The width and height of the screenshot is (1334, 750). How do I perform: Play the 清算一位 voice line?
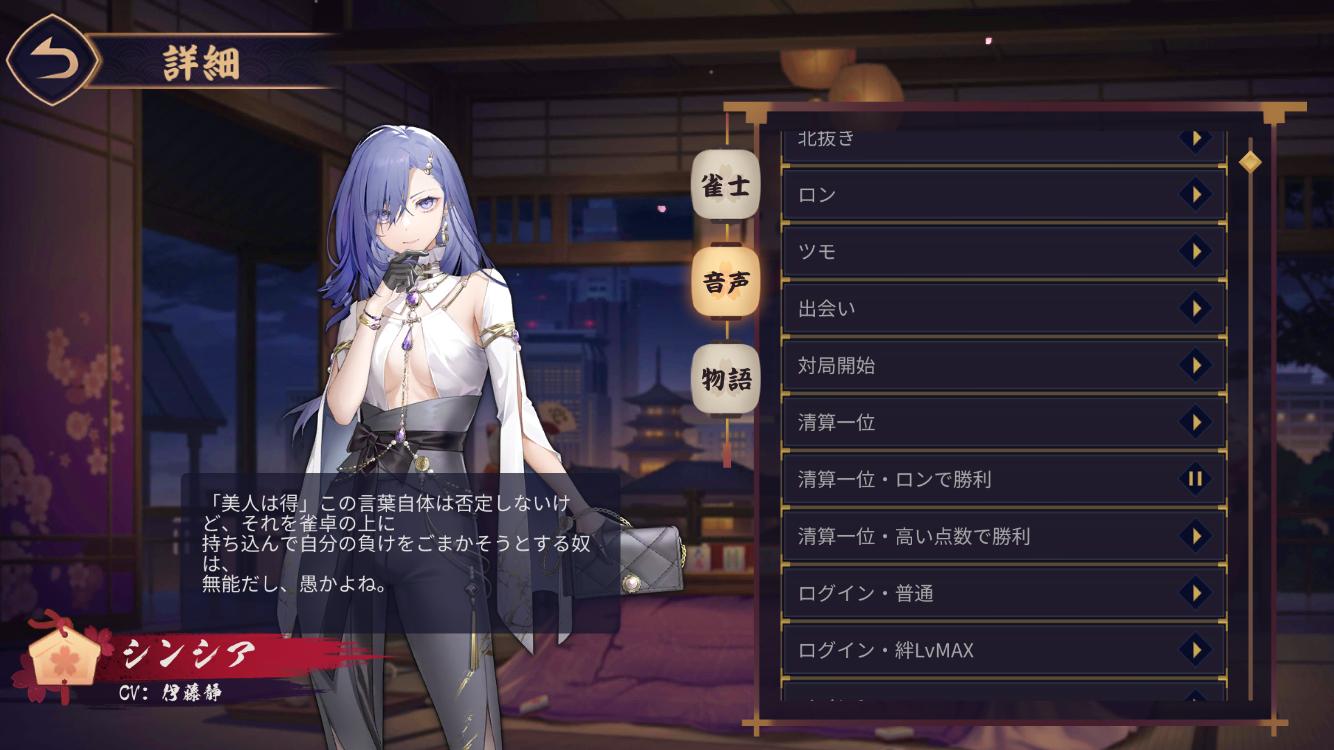click(1194, 422)
